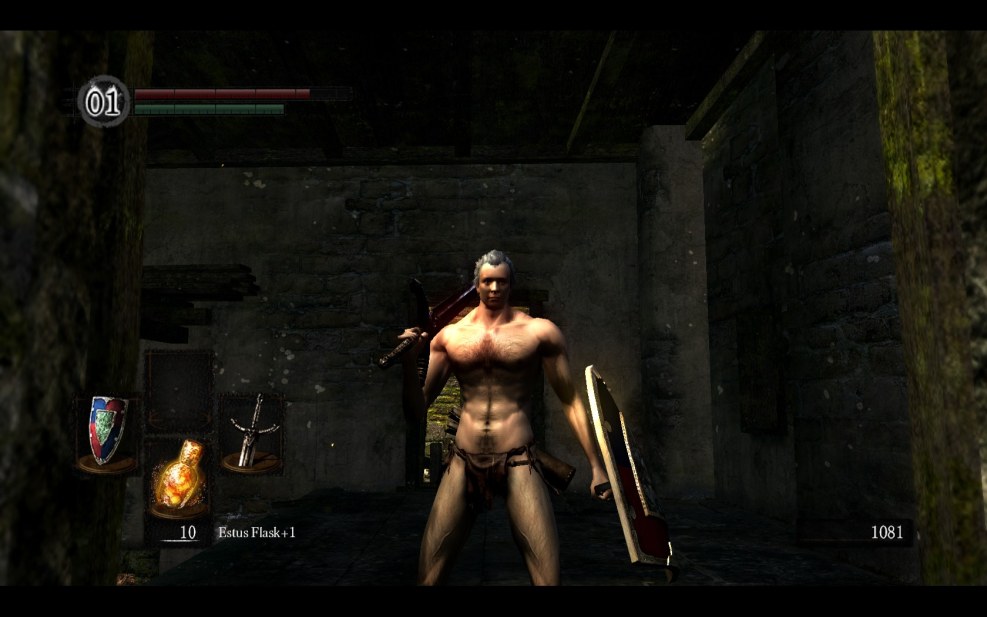Select the left-hand shield equipment slot
Screen dimensions: 987x617
coord(108,432)
